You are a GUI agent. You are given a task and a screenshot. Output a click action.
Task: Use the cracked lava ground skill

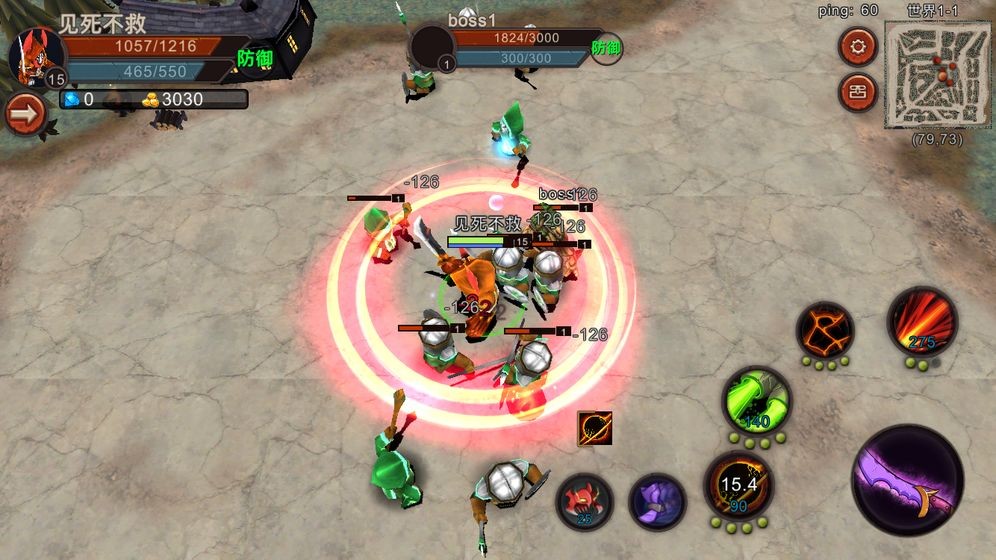pyautogui.click(x=825, y=331)
